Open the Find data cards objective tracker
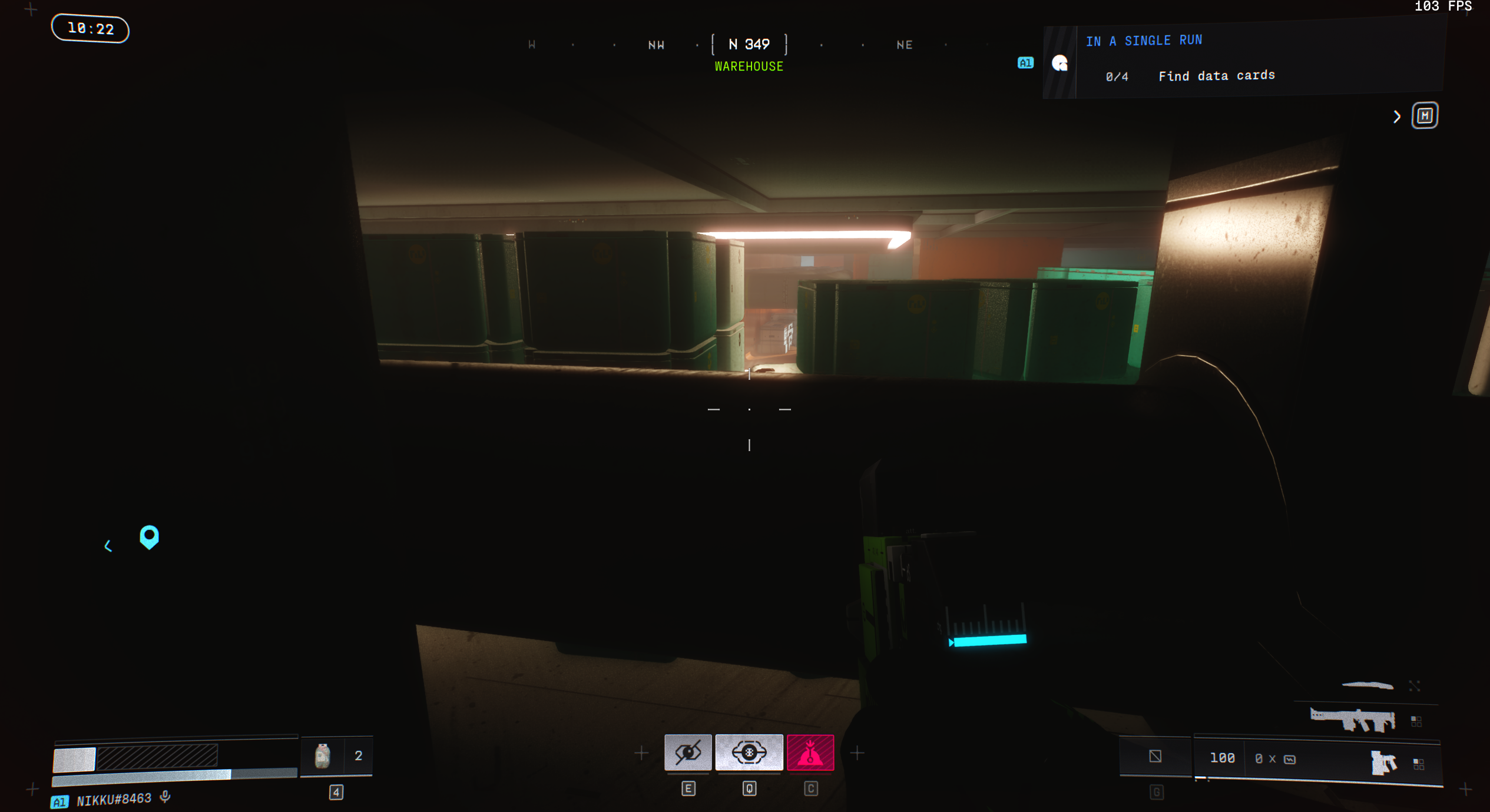 click(x=1216, y=76)
